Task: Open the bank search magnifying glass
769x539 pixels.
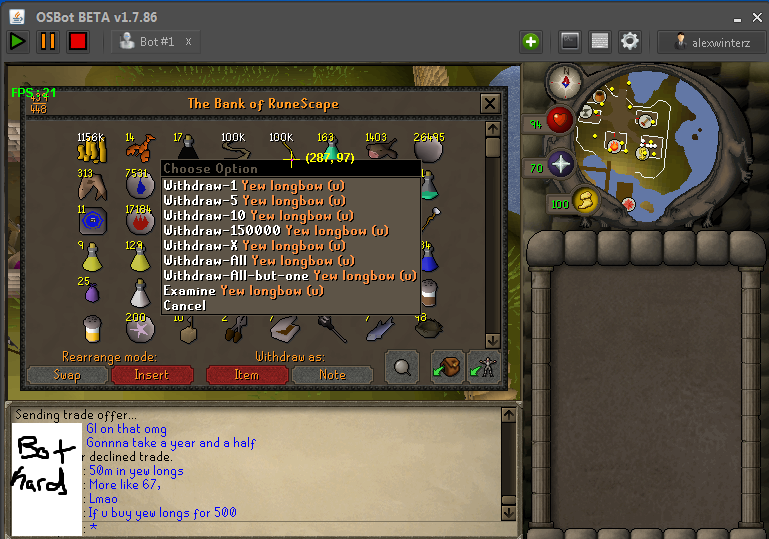Action: (x=402, y=367)
